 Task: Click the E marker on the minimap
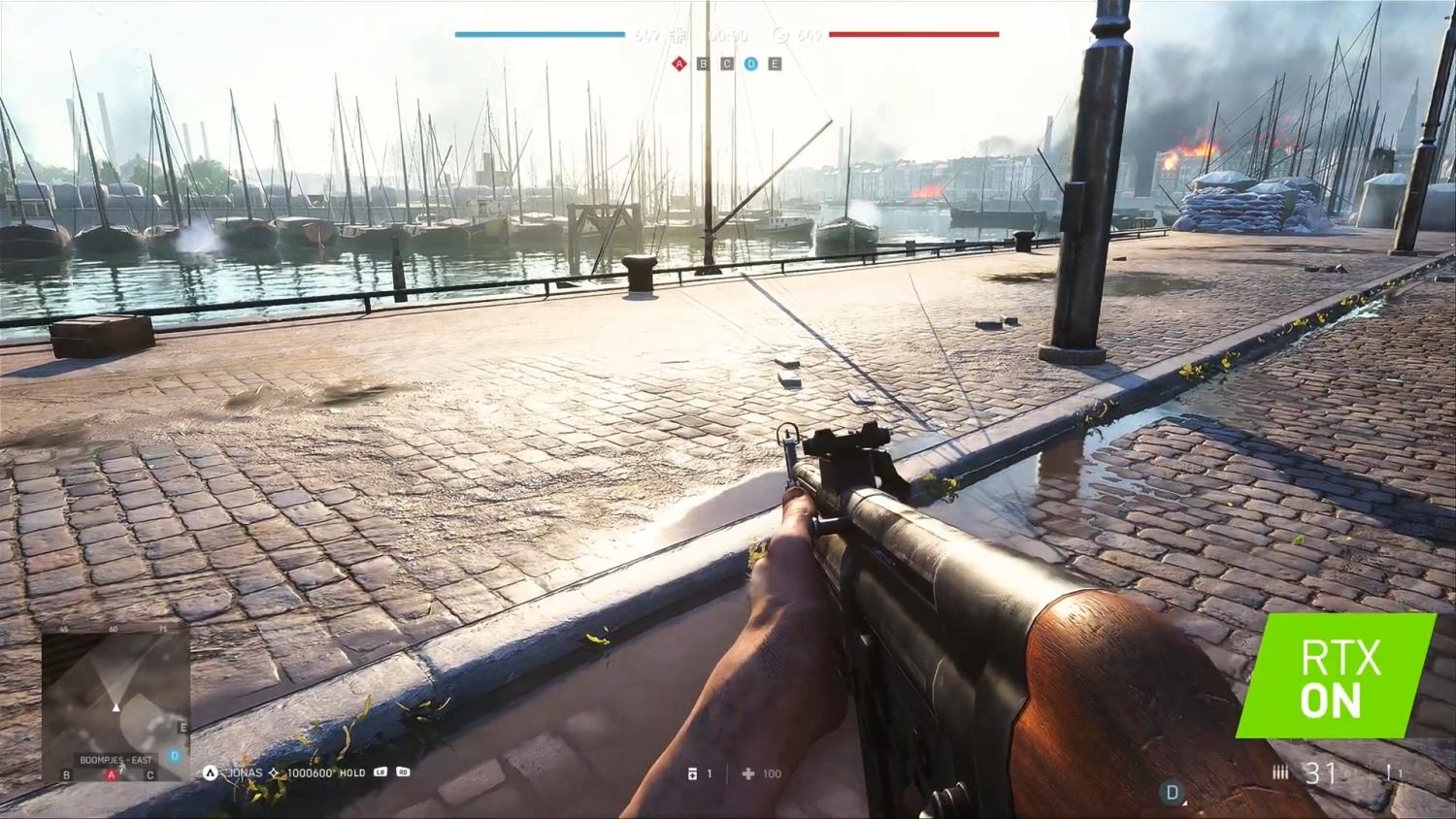click(x=182, y=727)
